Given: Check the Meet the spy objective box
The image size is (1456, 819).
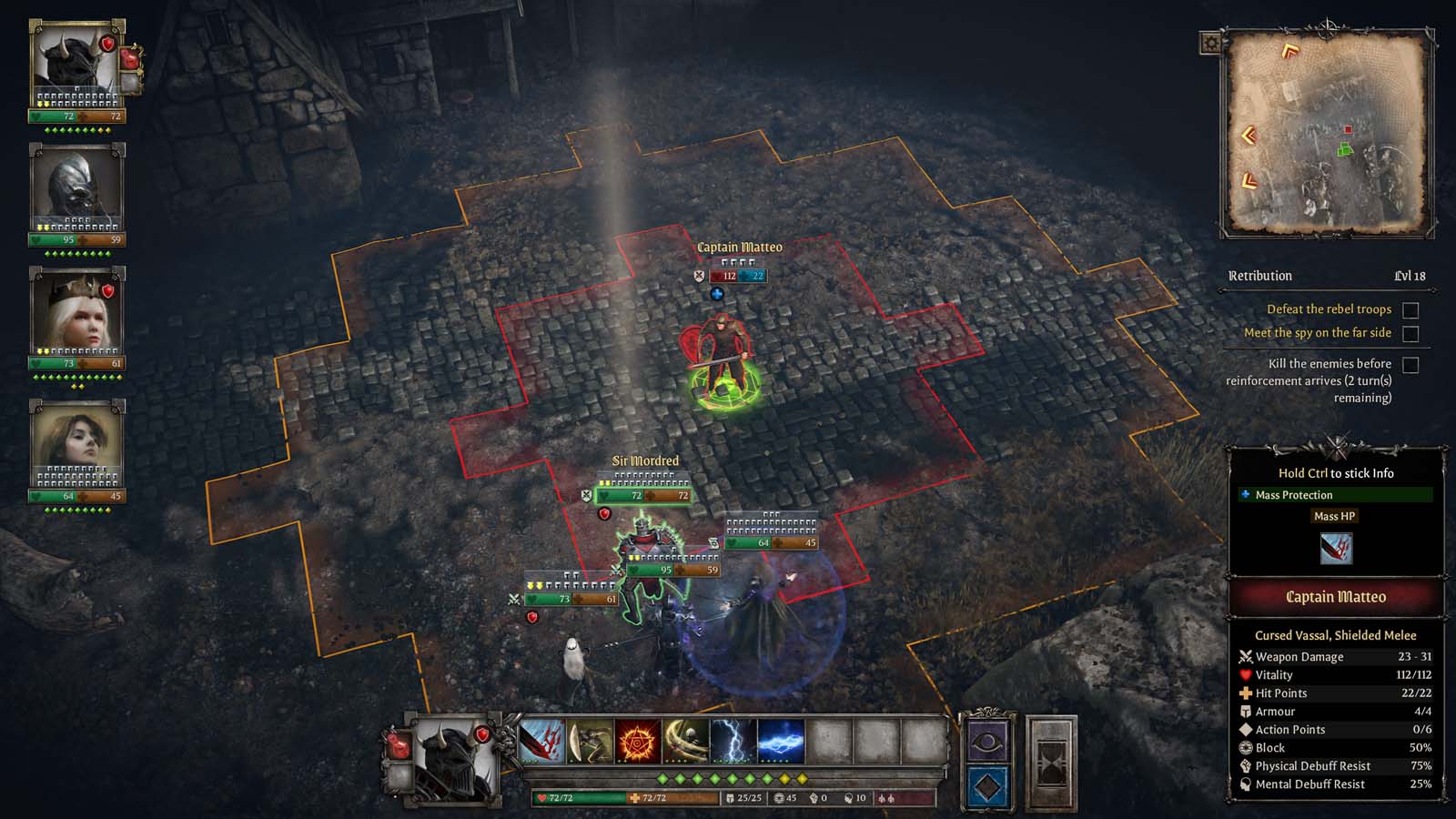Looking at the screenshot, I should [x=1409, y=333].
